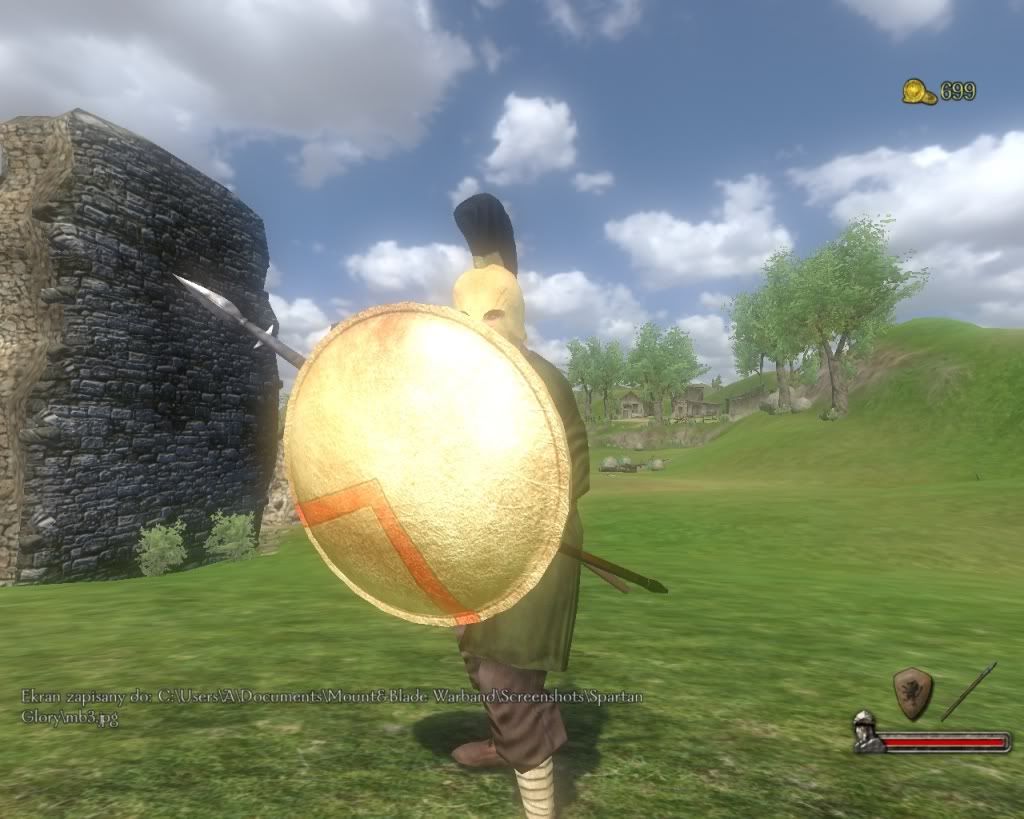
Task: Click the gold coins icon
Action: [x=918, y=92]
